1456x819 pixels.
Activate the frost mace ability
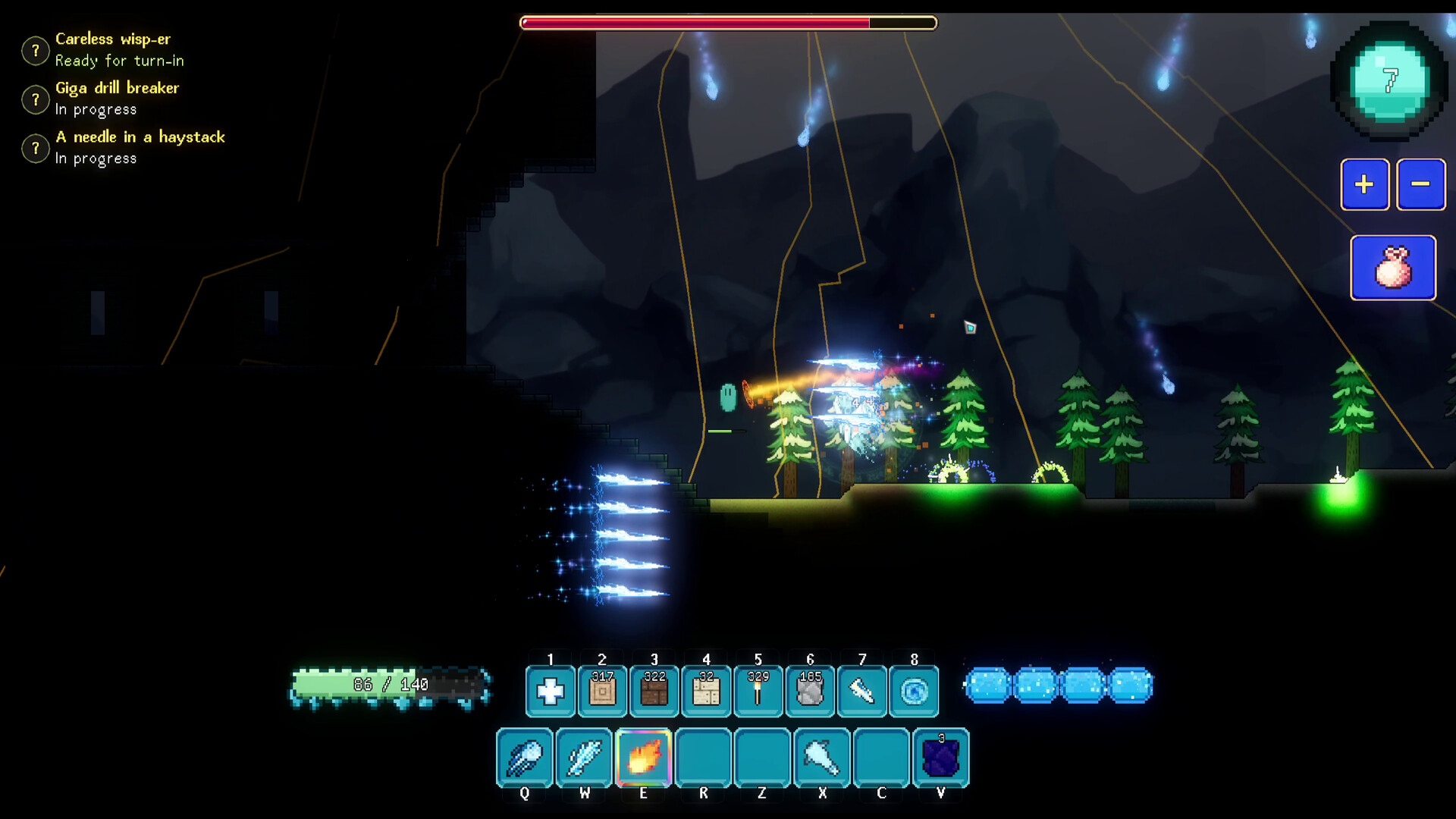point(822,758)
